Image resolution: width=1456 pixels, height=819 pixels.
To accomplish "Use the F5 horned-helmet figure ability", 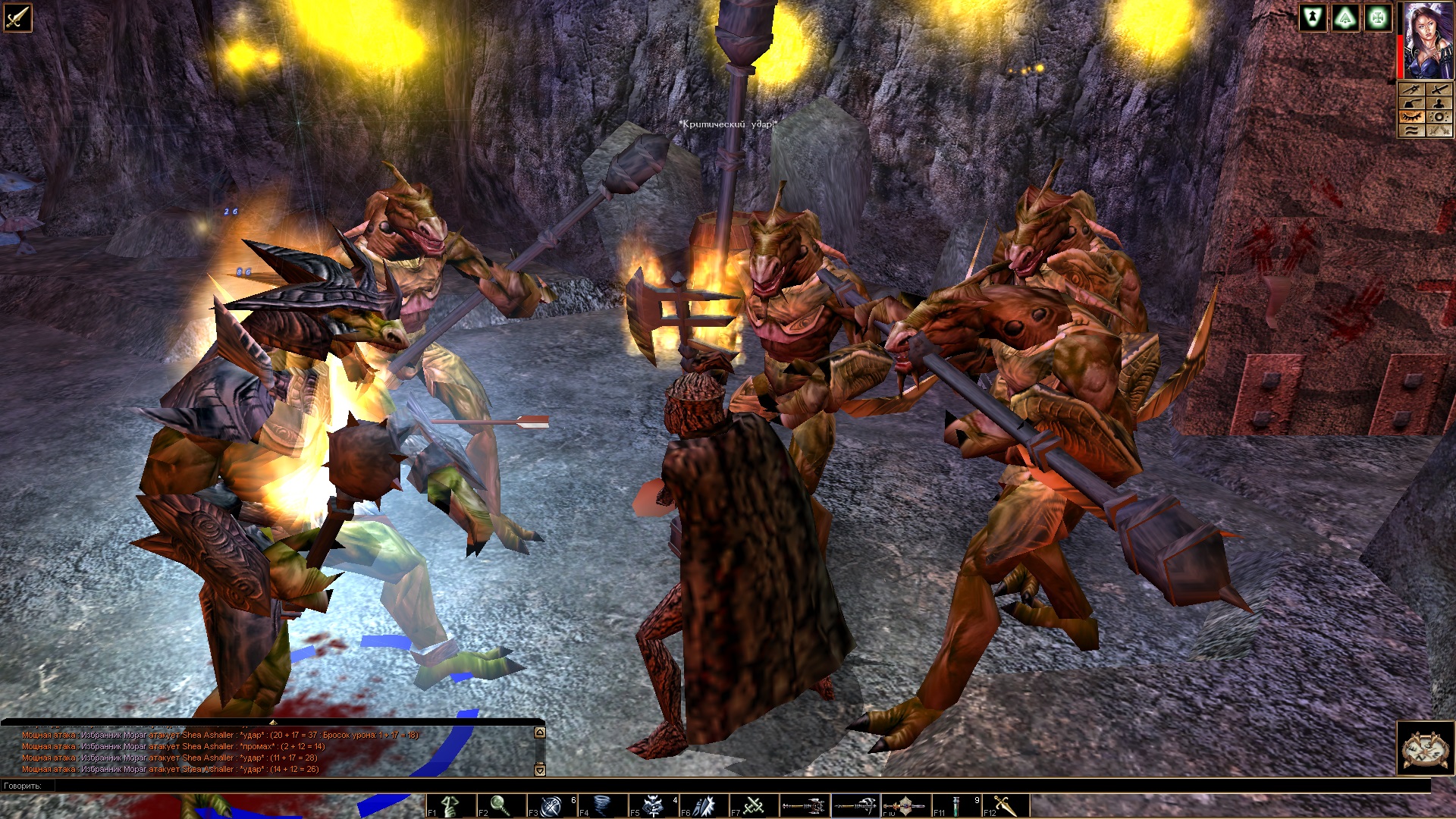I will [x=653, y=805].
